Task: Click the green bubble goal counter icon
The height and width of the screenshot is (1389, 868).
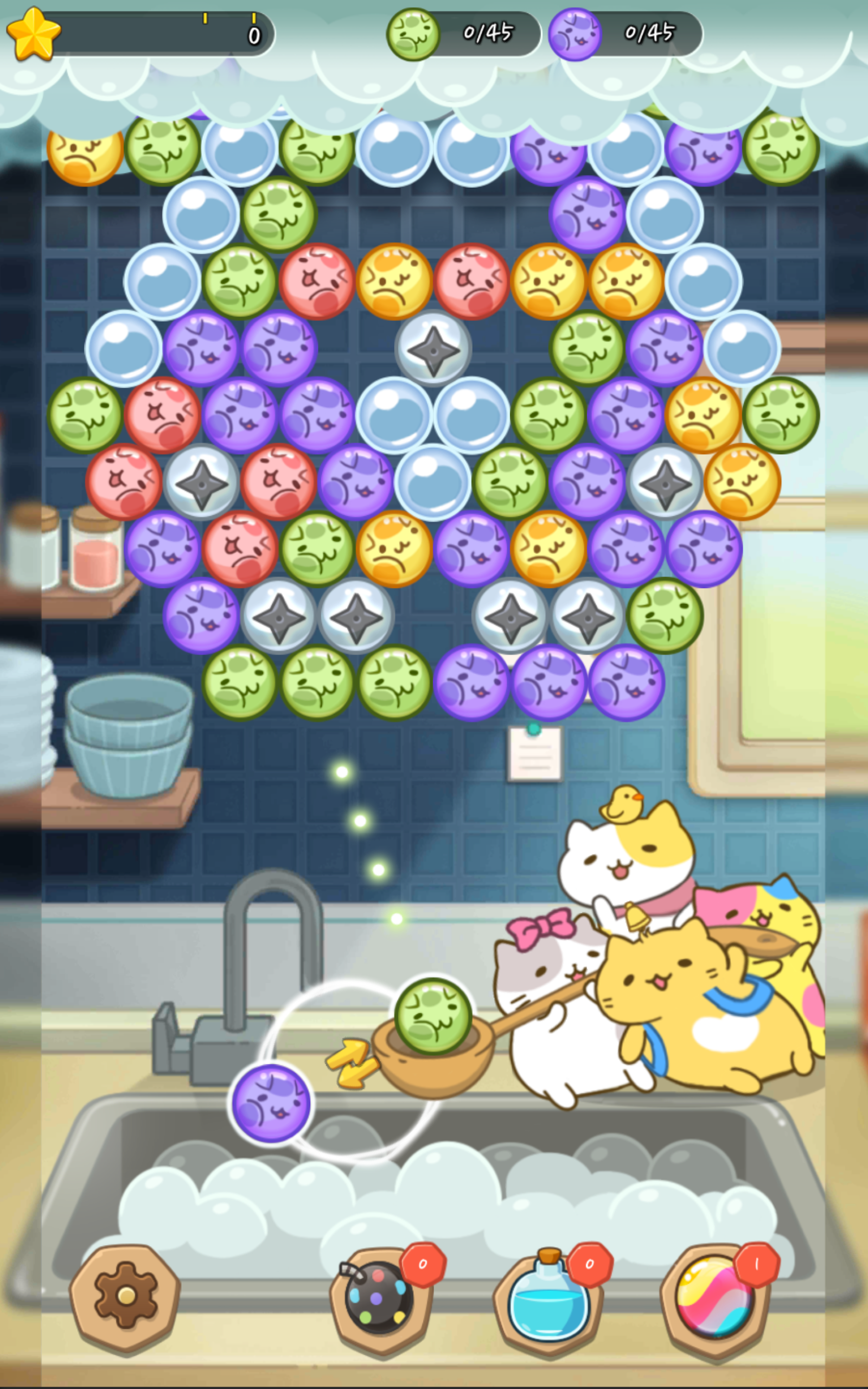Action: (412, 34)
